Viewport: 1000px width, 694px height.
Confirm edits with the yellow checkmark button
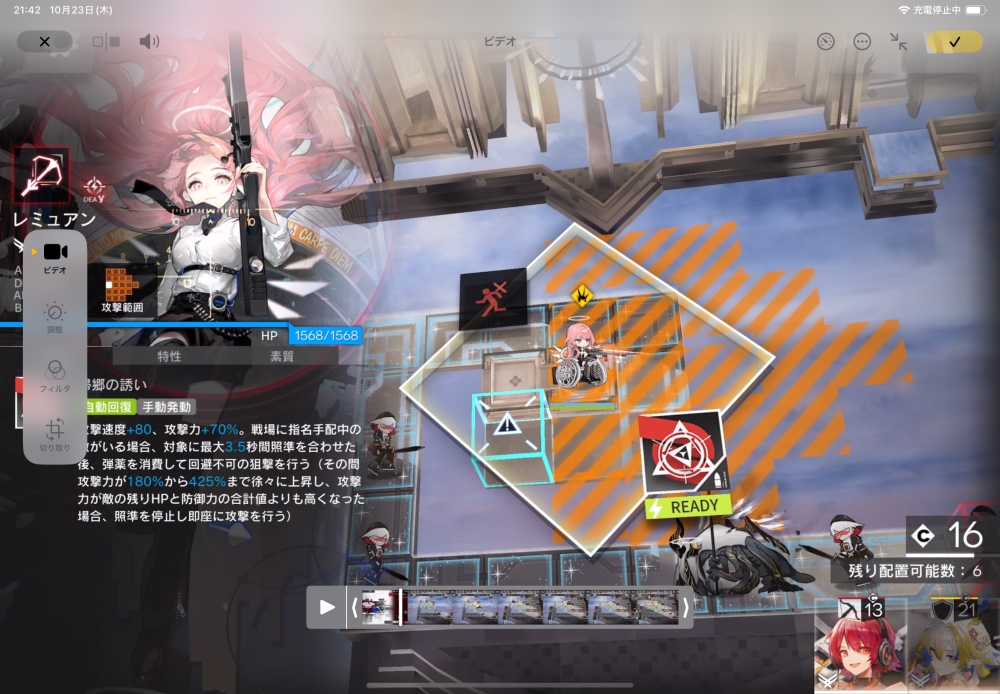point(954,42)
